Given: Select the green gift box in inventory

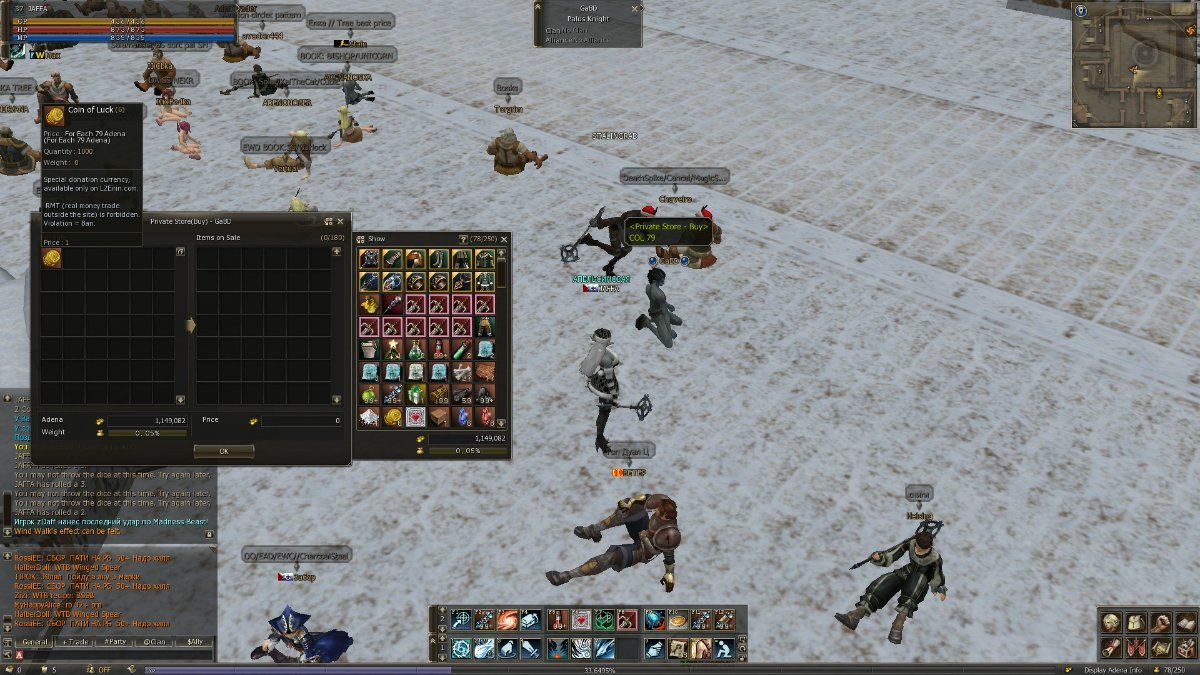Looking at the screenshot, I should (417, 394).
